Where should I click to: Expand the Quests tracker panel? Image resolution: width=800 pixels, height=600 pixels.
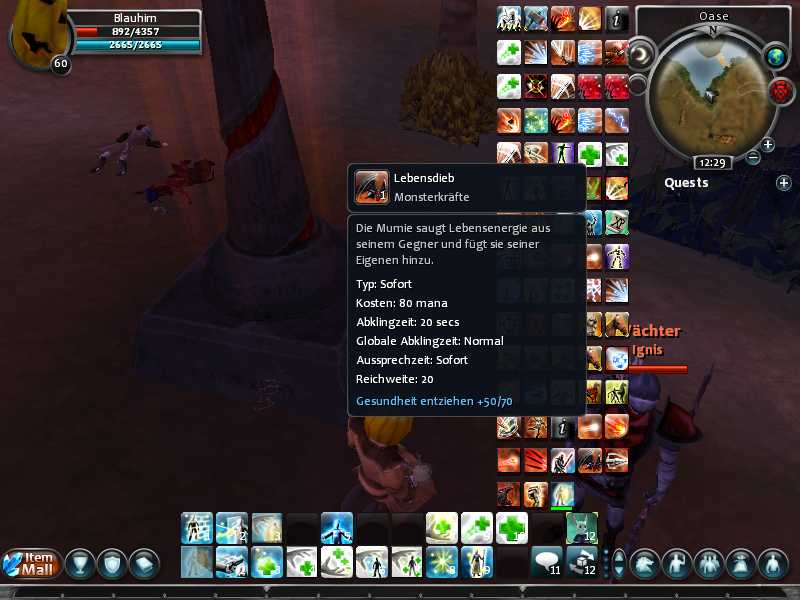point(783,183)
